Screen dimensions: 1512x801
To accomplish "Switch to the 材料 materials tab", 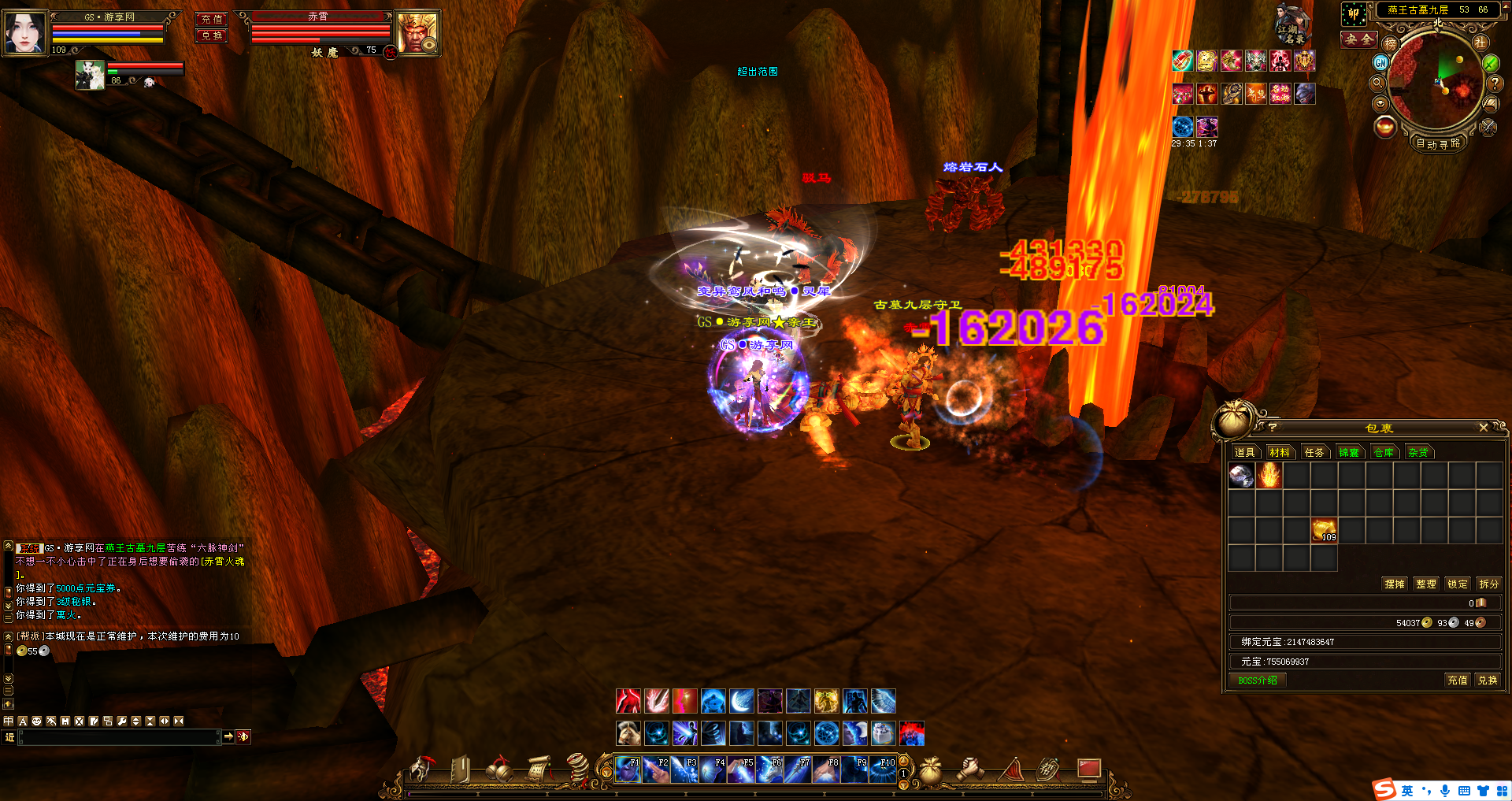I will click(1280, 452).
